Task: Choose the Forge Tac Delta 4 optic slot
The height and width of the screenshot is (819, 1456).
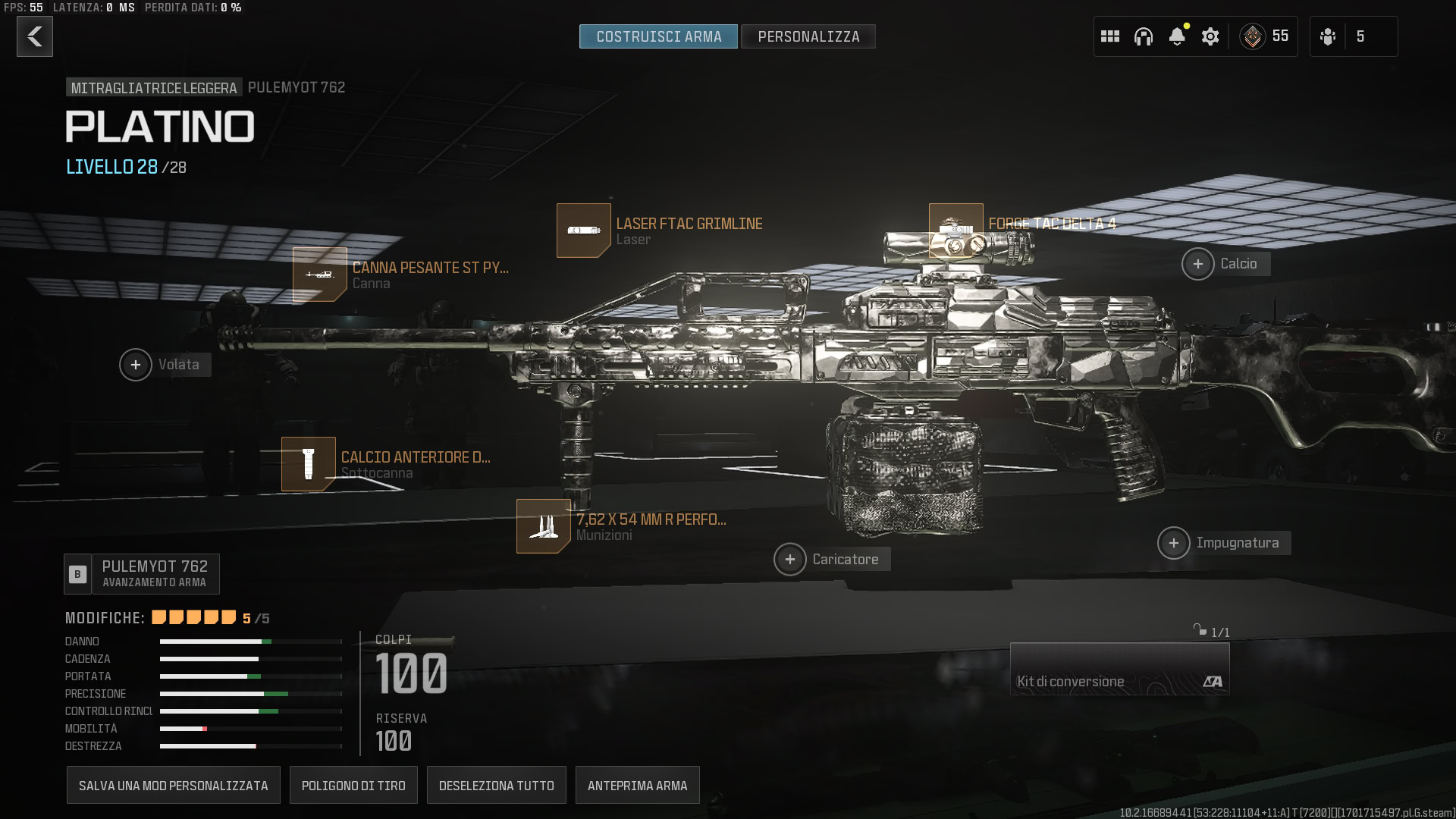Action: coord(956,231)
